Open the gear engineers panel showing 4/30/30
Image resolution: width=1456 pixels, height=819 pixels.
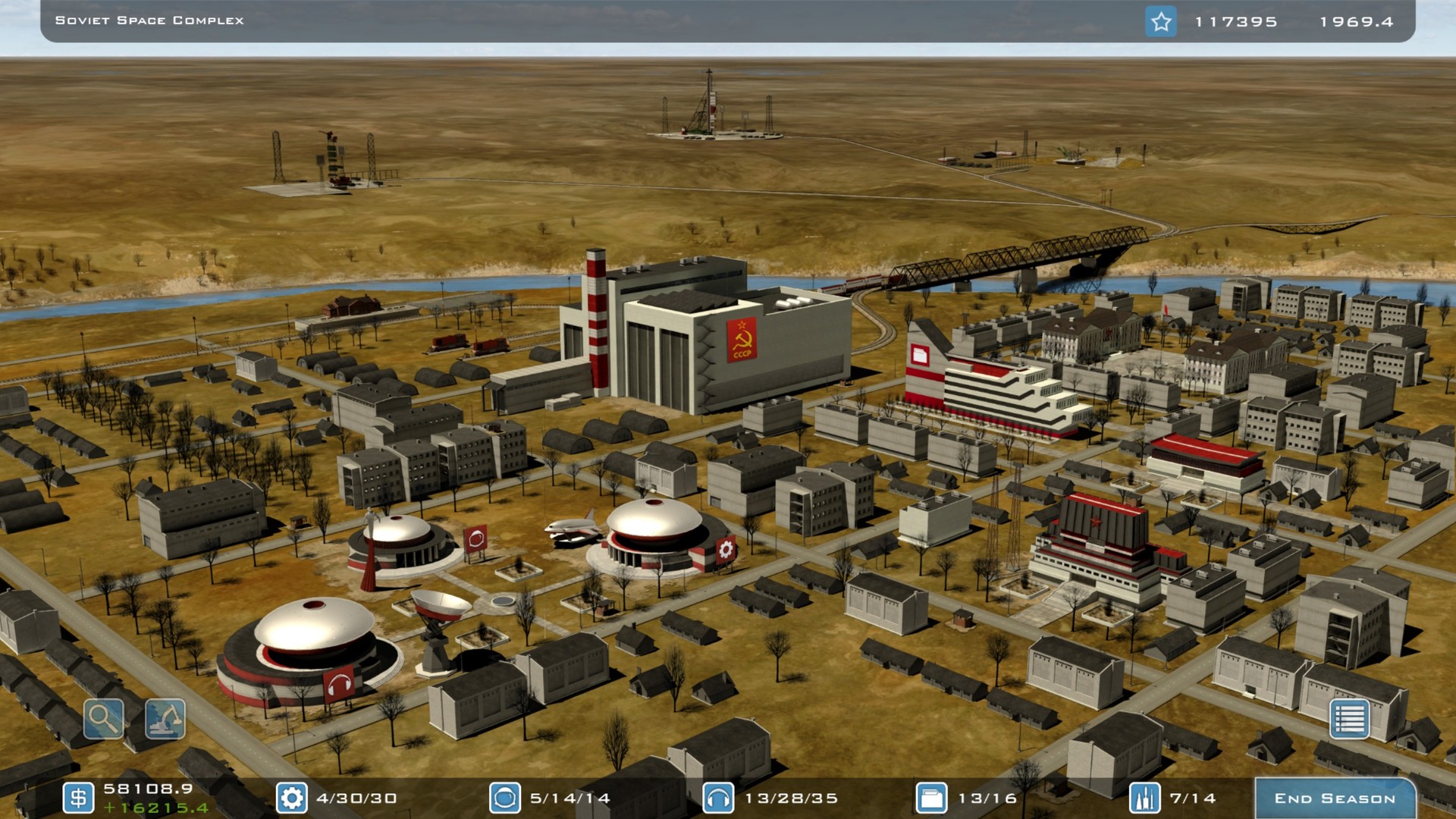click(291, 798)
